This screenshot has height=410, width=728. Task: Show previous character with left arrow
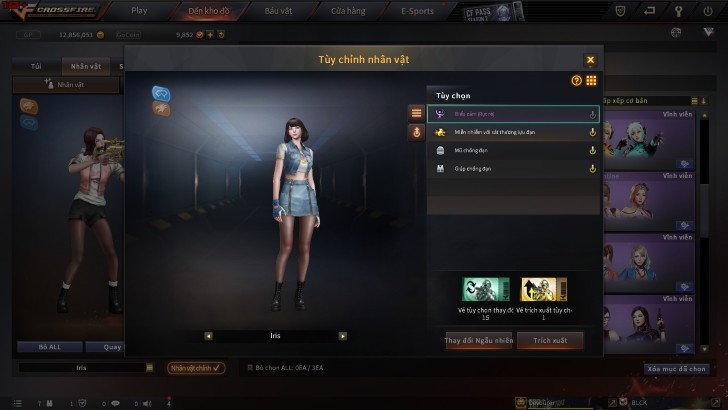pos(207,336)
